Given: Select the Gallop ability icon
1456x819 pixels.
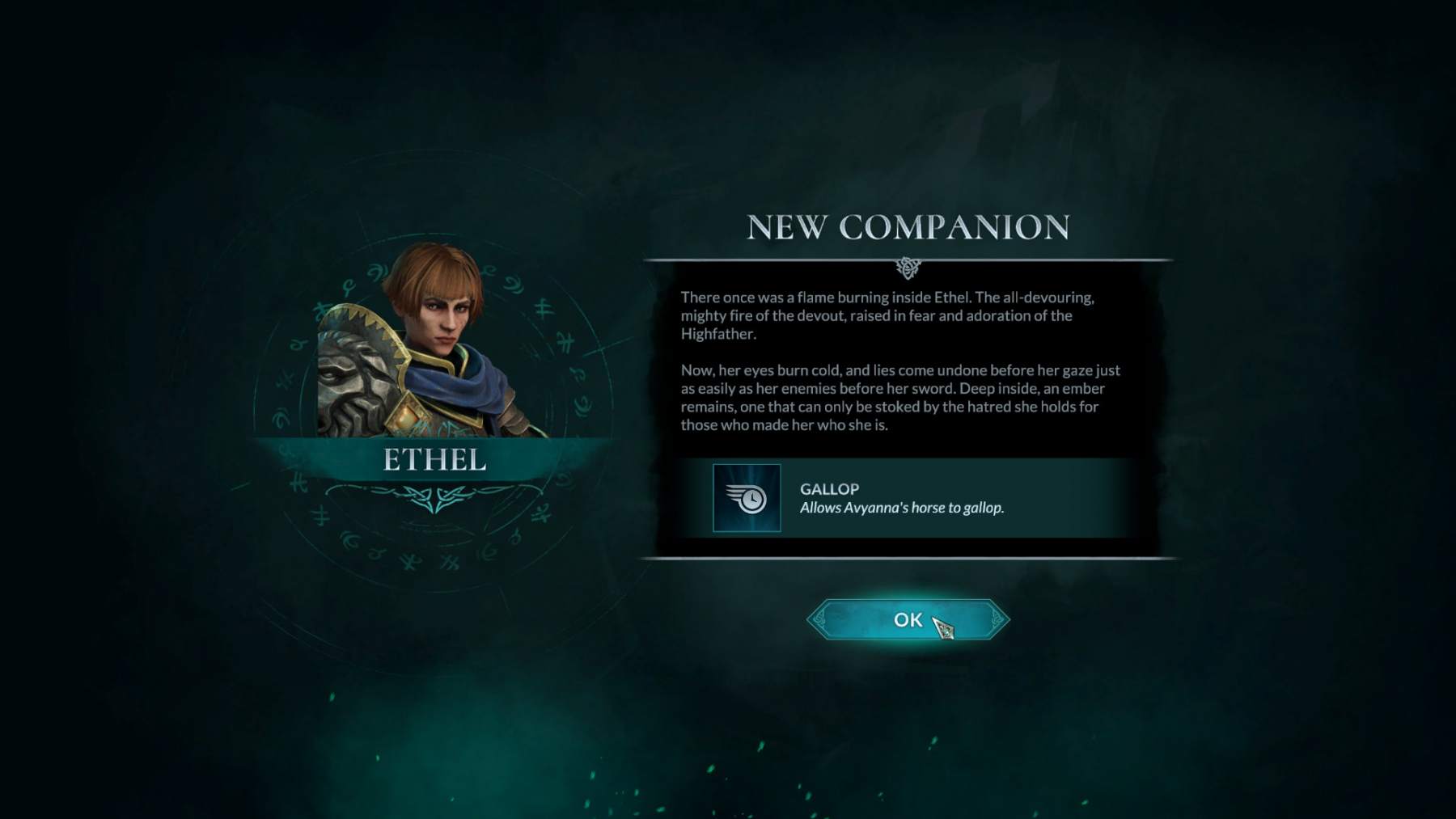Looking at the screenshot, I should coord(747,498).
